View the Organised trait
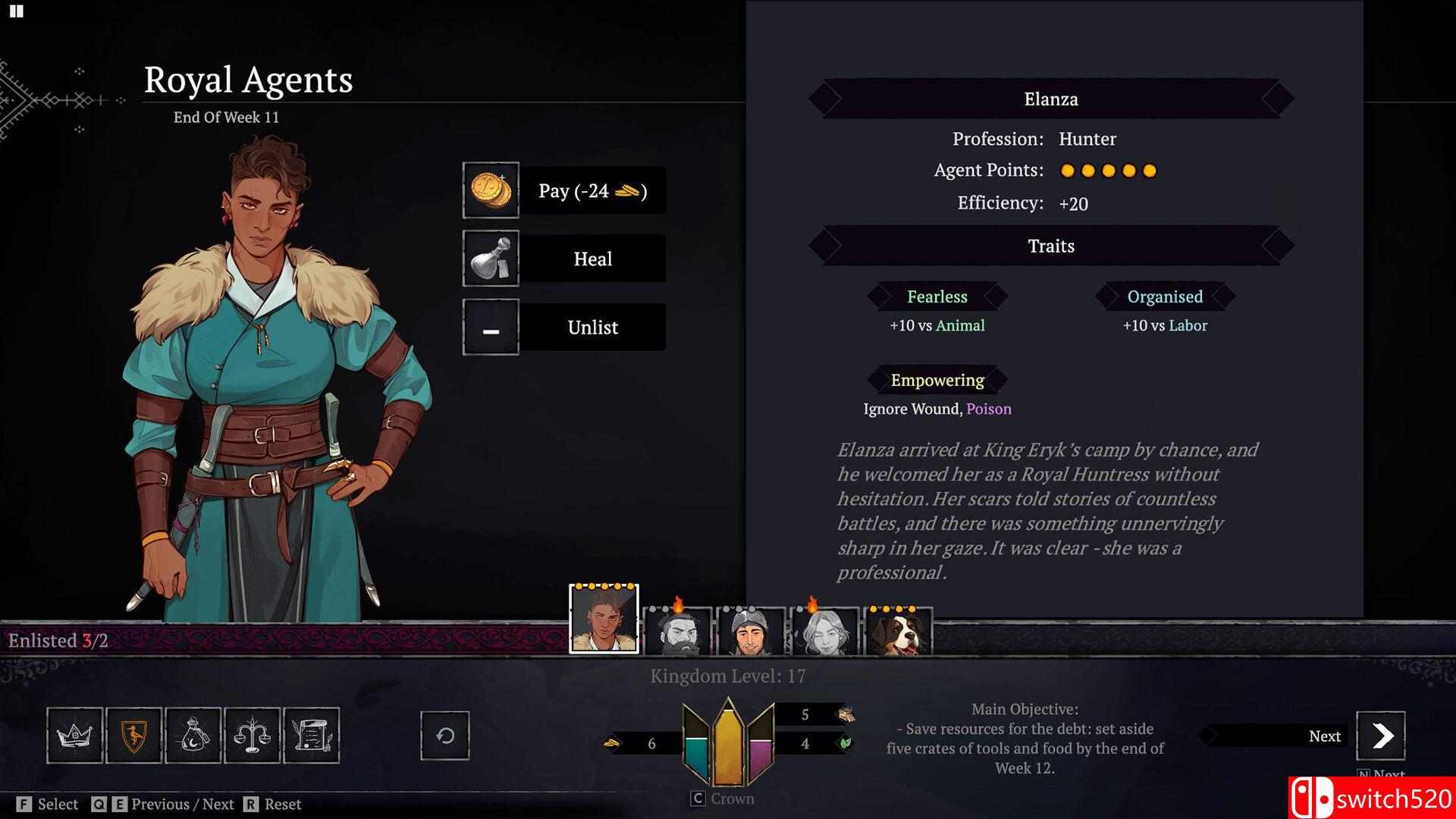Viewport: 1456px width, 819px height. [1165, 297]
